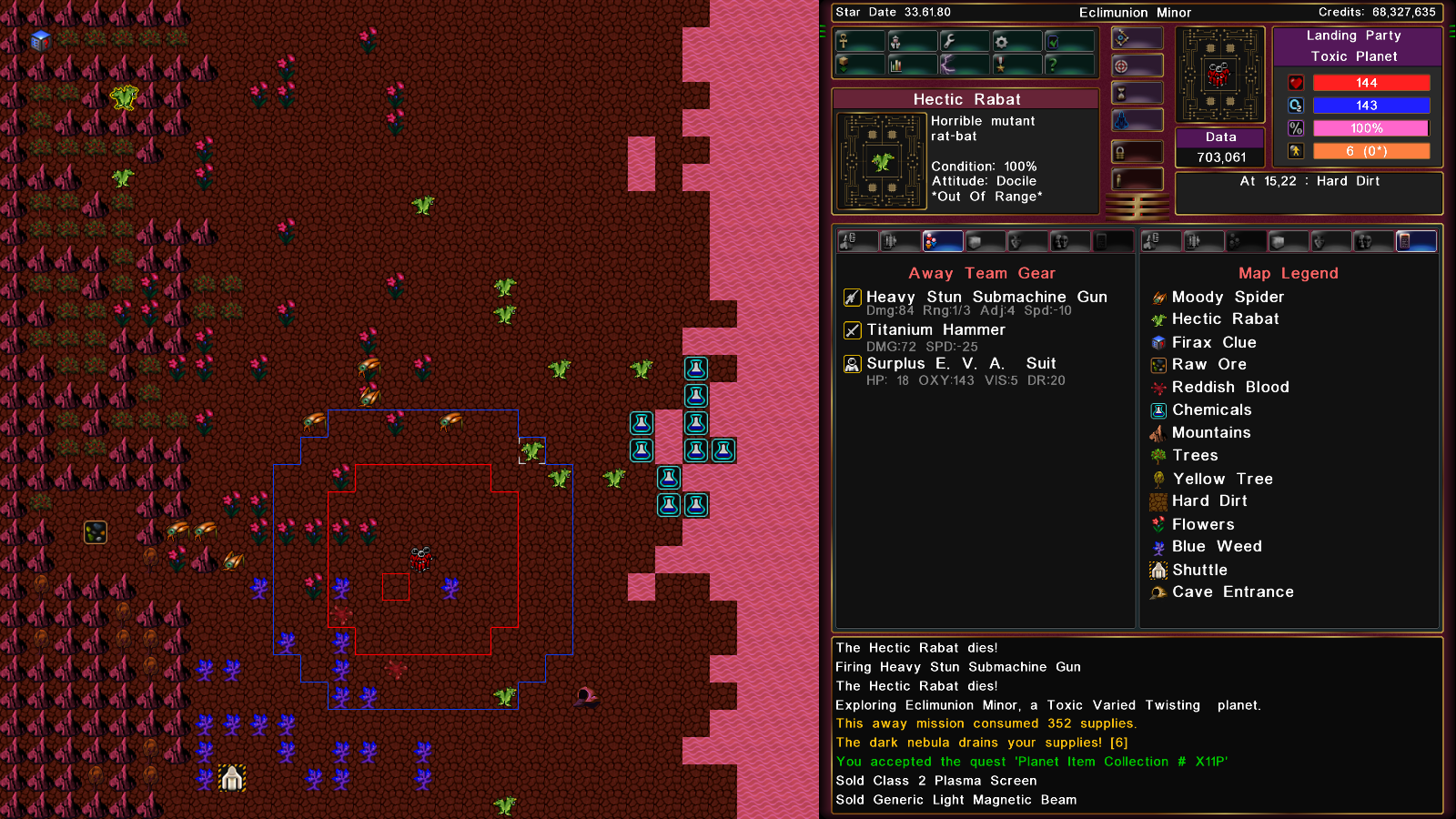Select the Heavy Stun Submachine Gun entry
The height and width of the screenshot is (819, 1456).
pyautogui.click(x=986, y=298)
